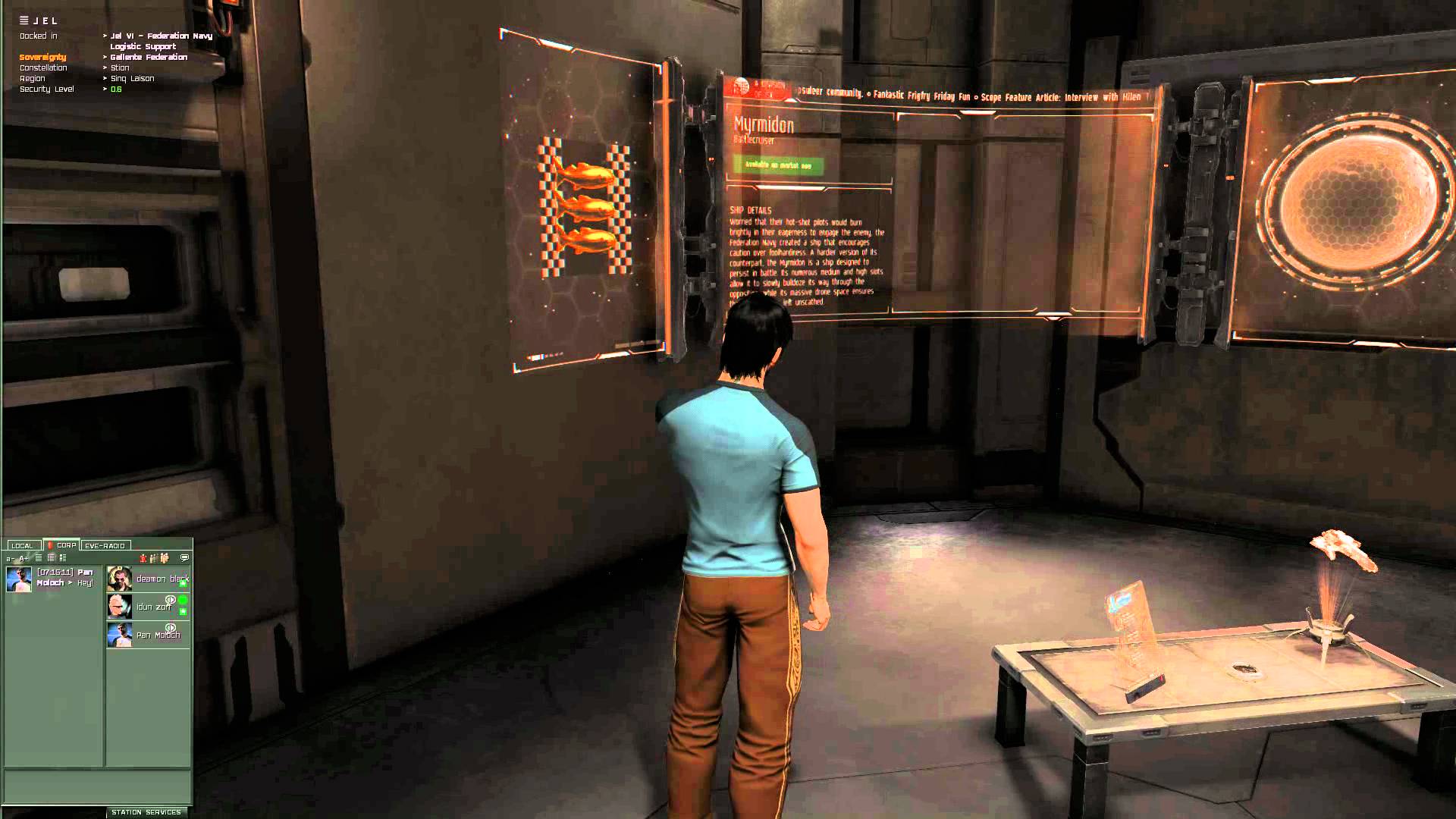Open the menu icon beside JEL
This screenshot has width=1456, height=819.
point(24,20)
